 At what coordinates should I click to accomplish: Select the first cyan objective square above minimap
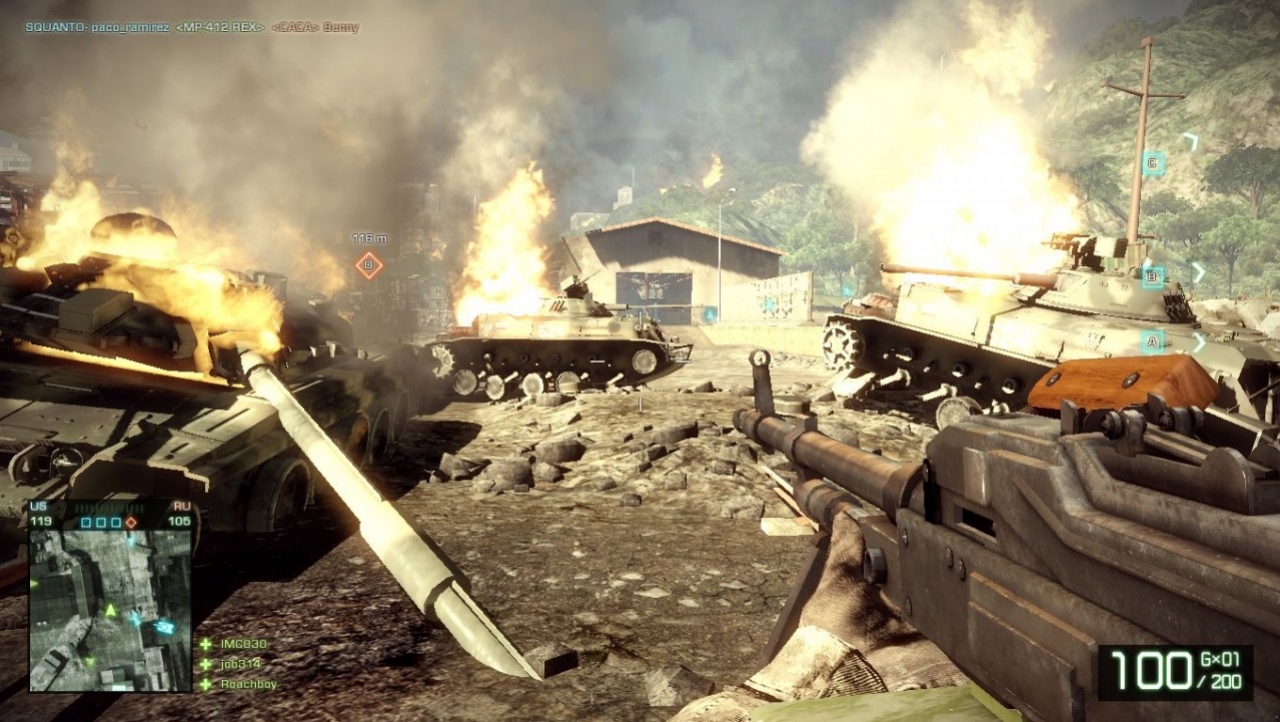(85, 522)
